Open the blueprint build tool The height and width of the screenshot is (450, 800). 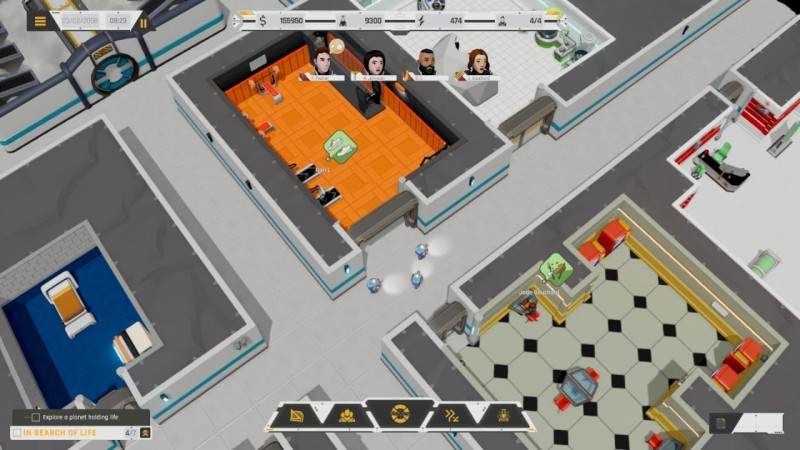click(296, 415)
